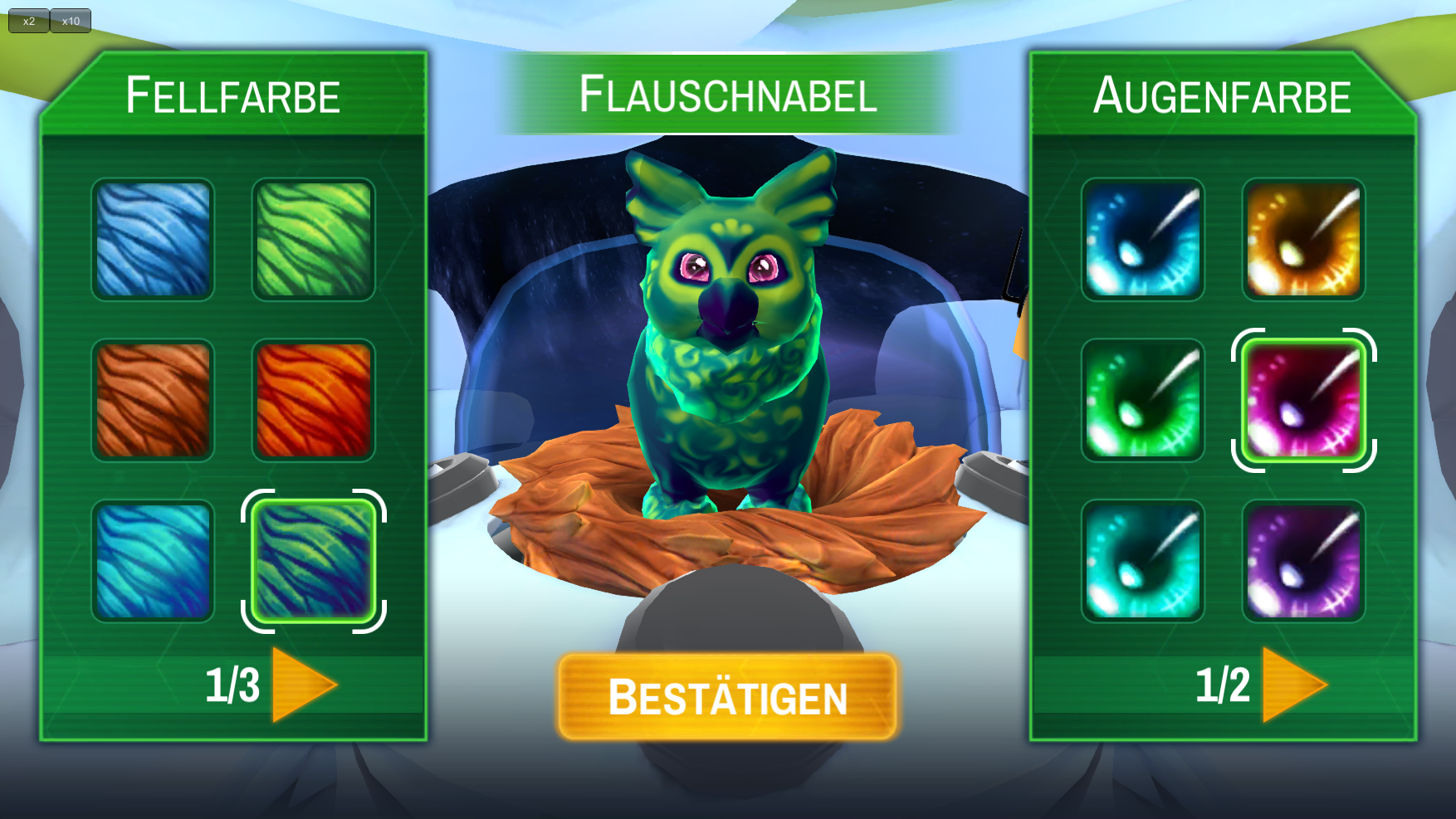
Task: Go to next Augenfarbe page
Action: [1293, 685]
